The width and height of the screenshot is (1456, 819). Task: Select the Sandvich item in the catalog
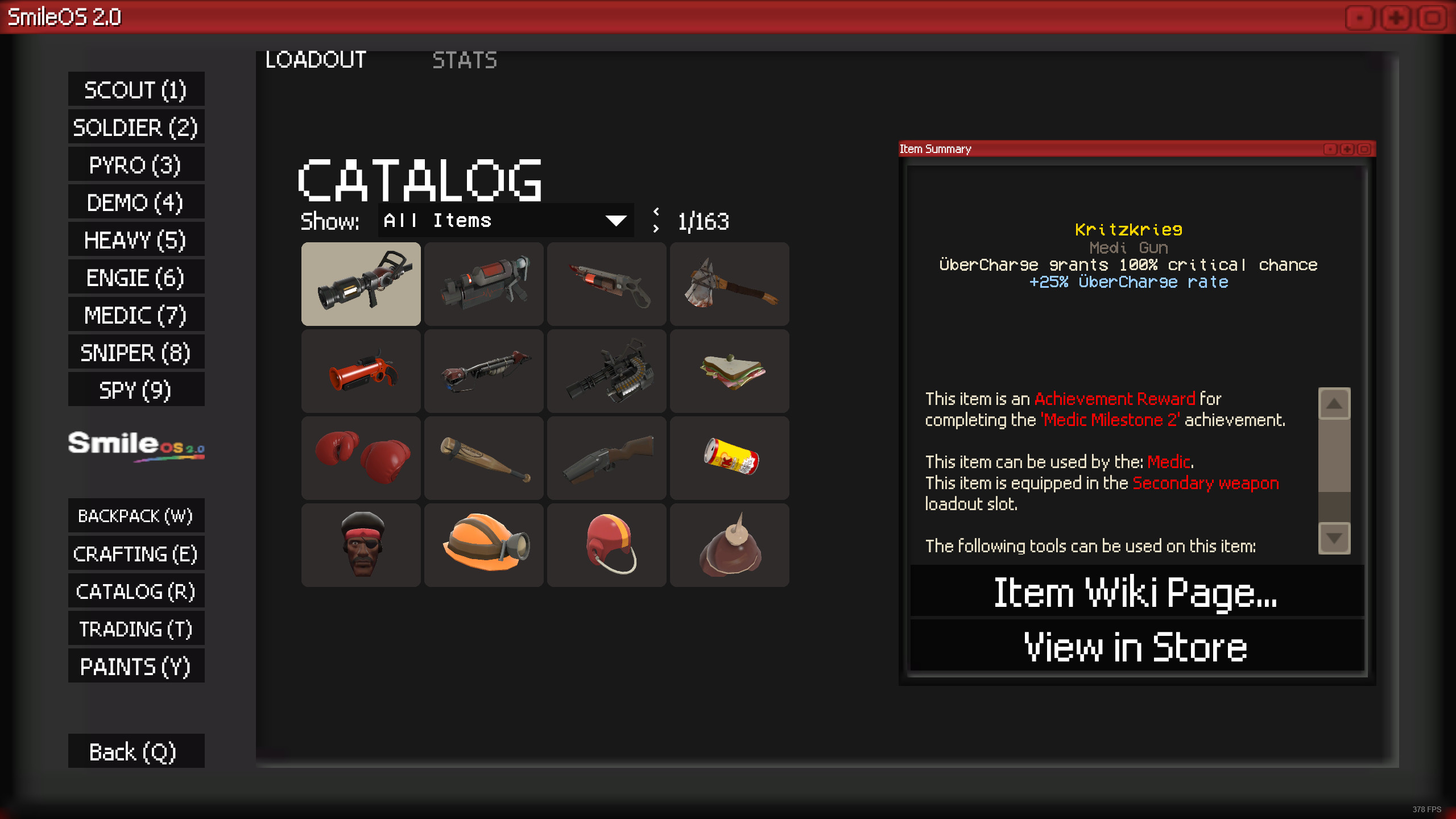point(730,370)
